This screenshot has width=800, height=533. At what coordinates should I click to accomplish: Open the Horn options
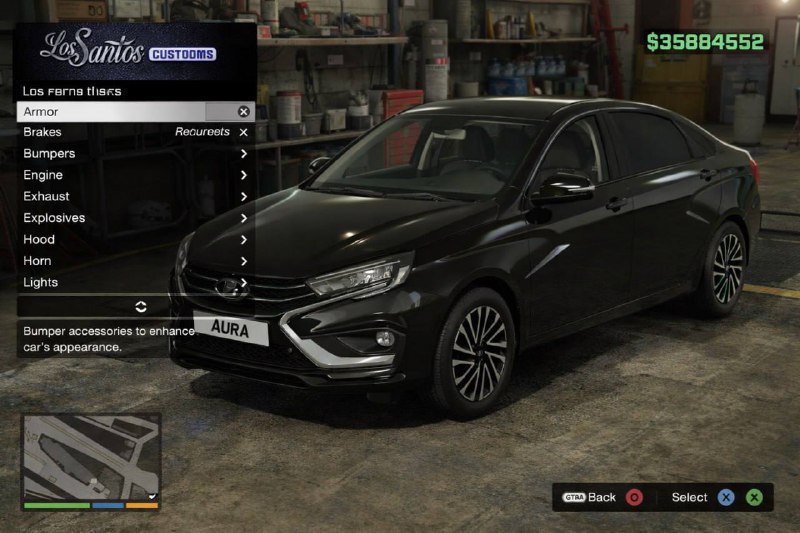tap(135, 261)
